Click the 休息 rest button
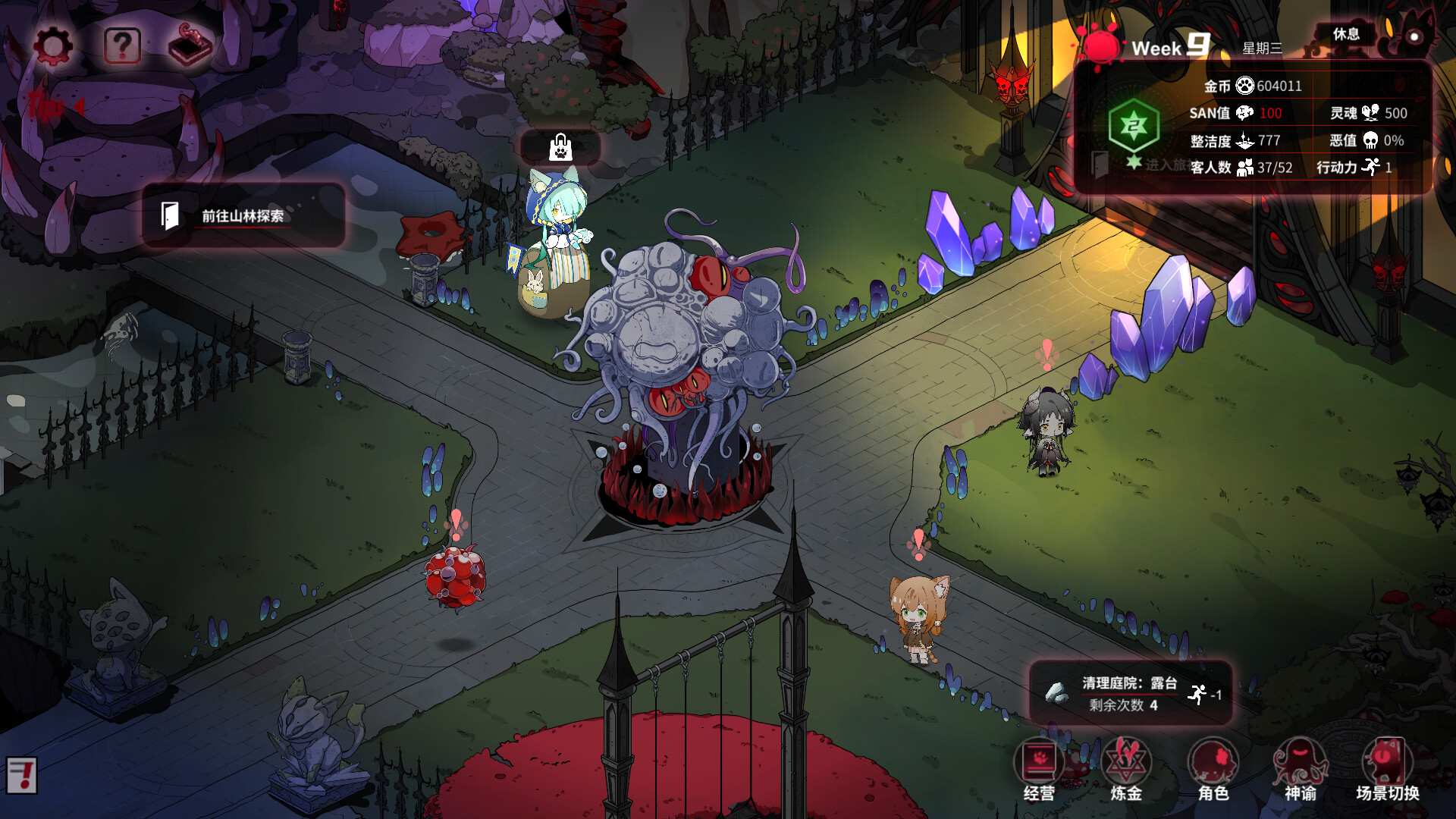The image size is (1456, 819). click(x=1346, y=34)
